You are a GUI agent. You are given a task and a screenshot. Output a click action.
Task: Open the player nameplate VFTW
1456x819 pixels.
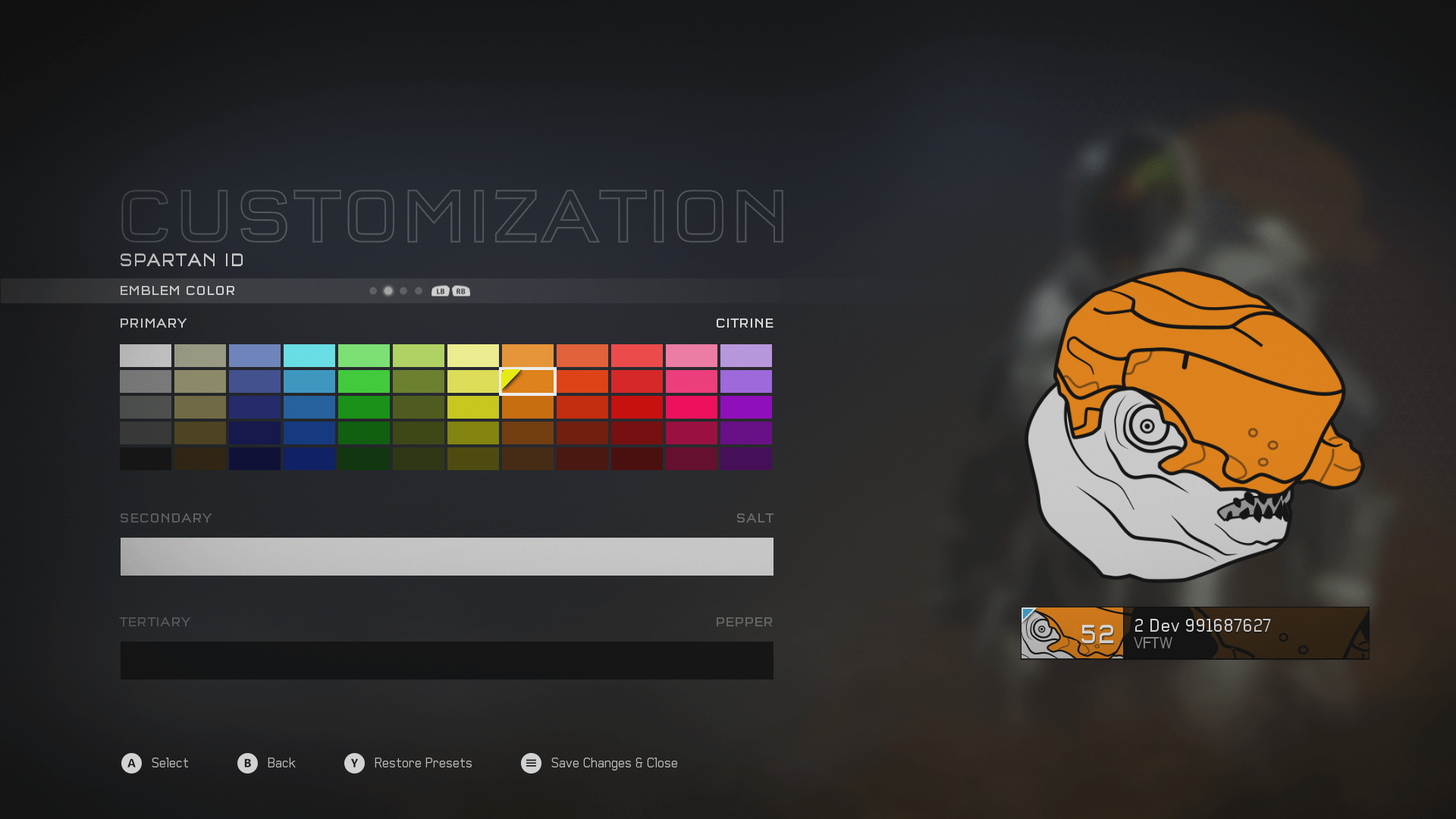point(1194,633)
